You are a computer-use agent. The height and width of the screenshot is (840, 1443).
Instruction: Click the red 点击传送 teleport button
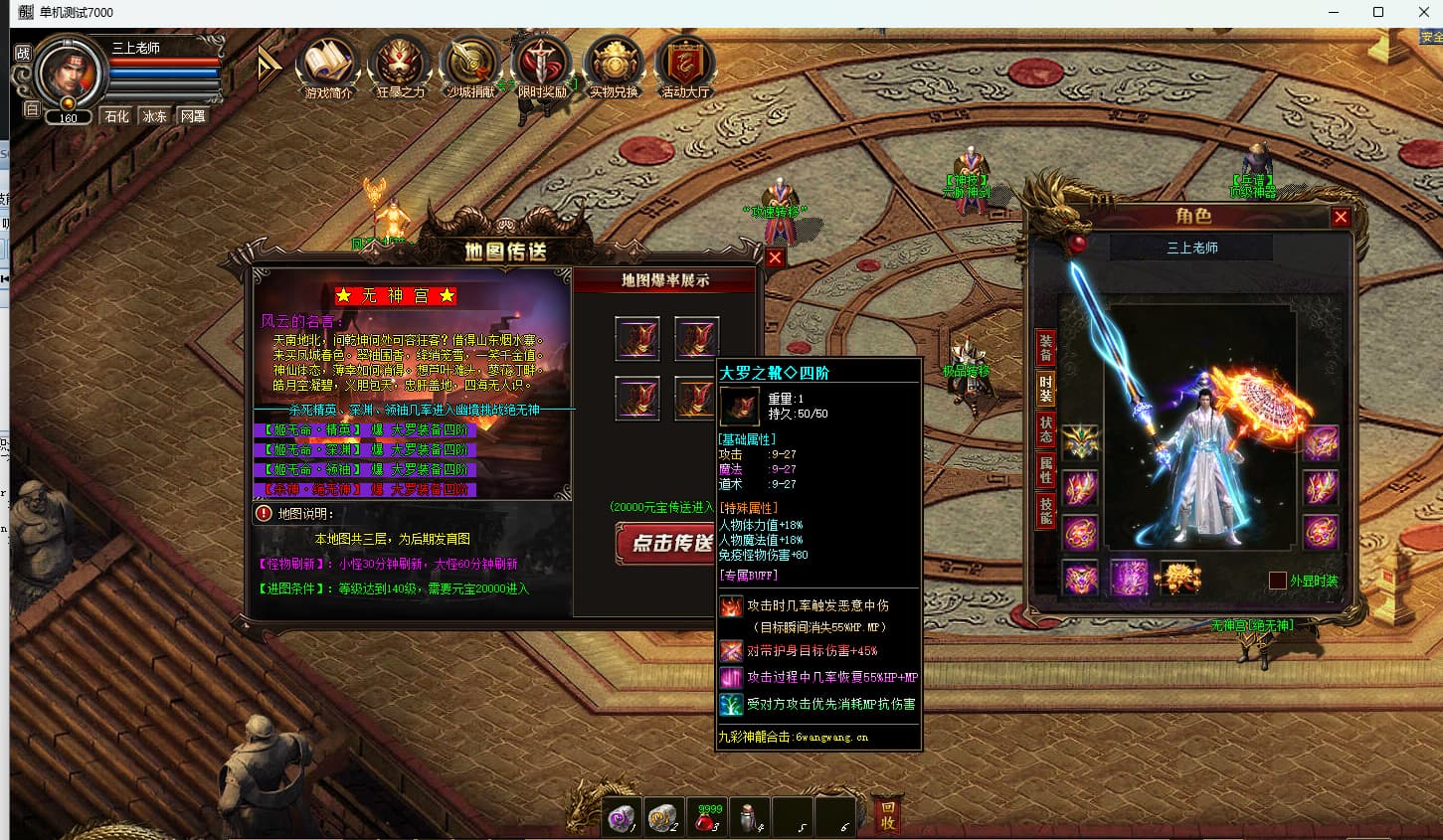666,543
